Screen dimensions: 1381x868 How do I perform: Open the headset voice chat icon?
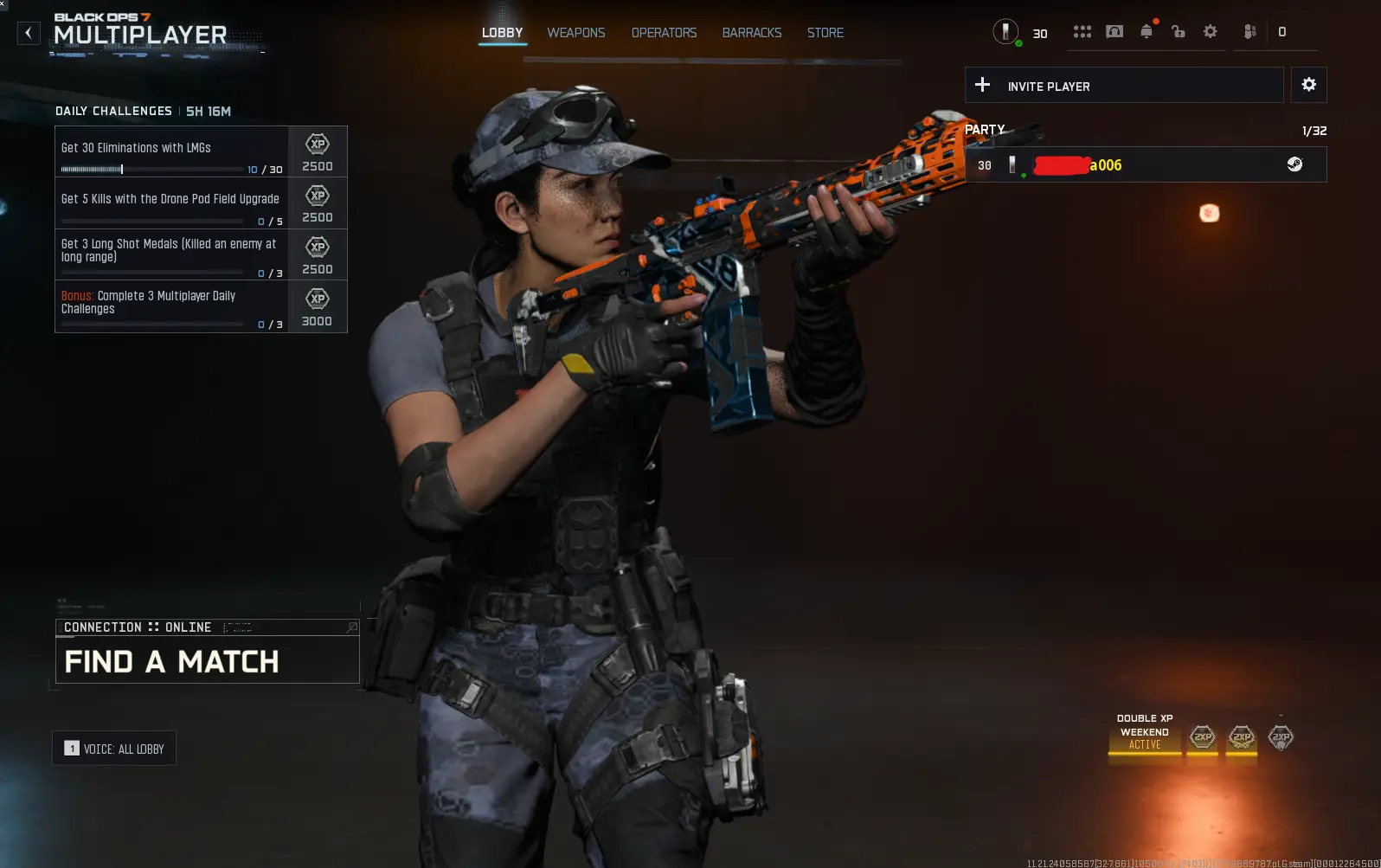1114,32
